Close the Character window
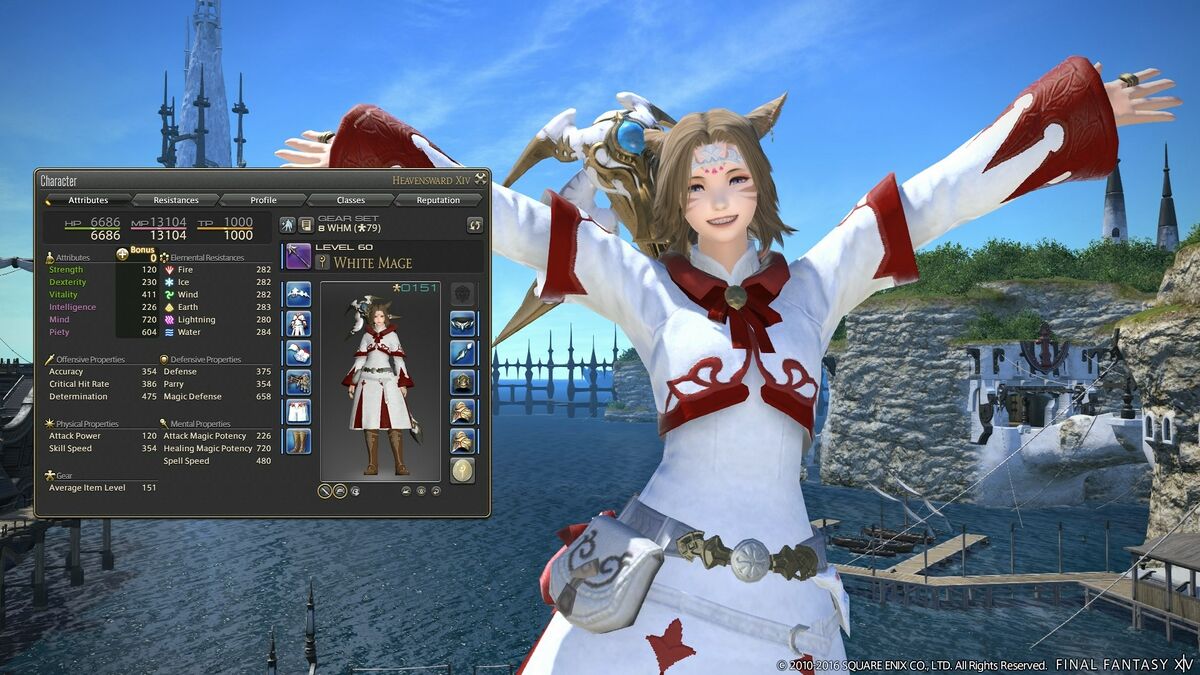Viewport: 1200px width, 675px height. click(481, 180)
